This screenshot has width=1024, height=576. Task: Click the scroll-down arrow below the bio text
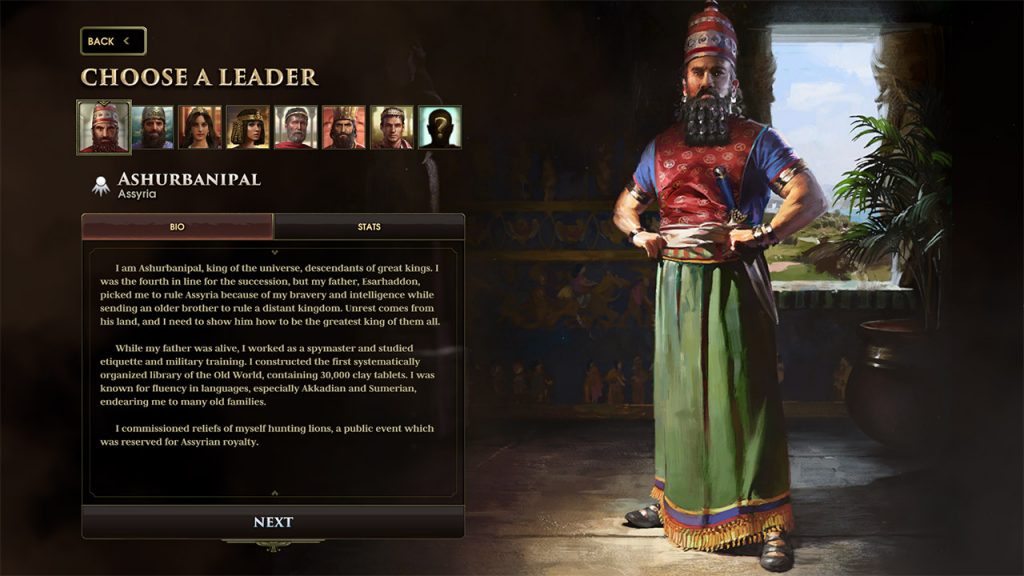click(x=274, y=493)
